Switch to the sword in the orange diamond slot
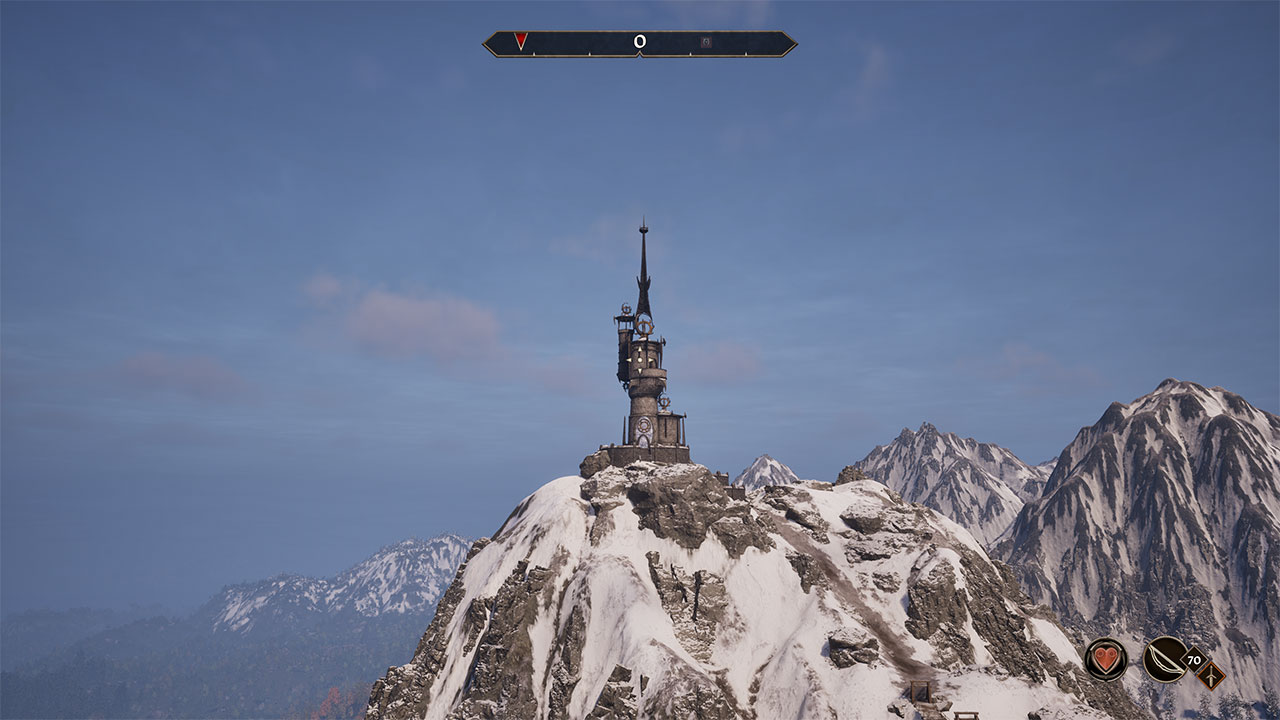This screenshot has width=1280, height=720. 1210,675
